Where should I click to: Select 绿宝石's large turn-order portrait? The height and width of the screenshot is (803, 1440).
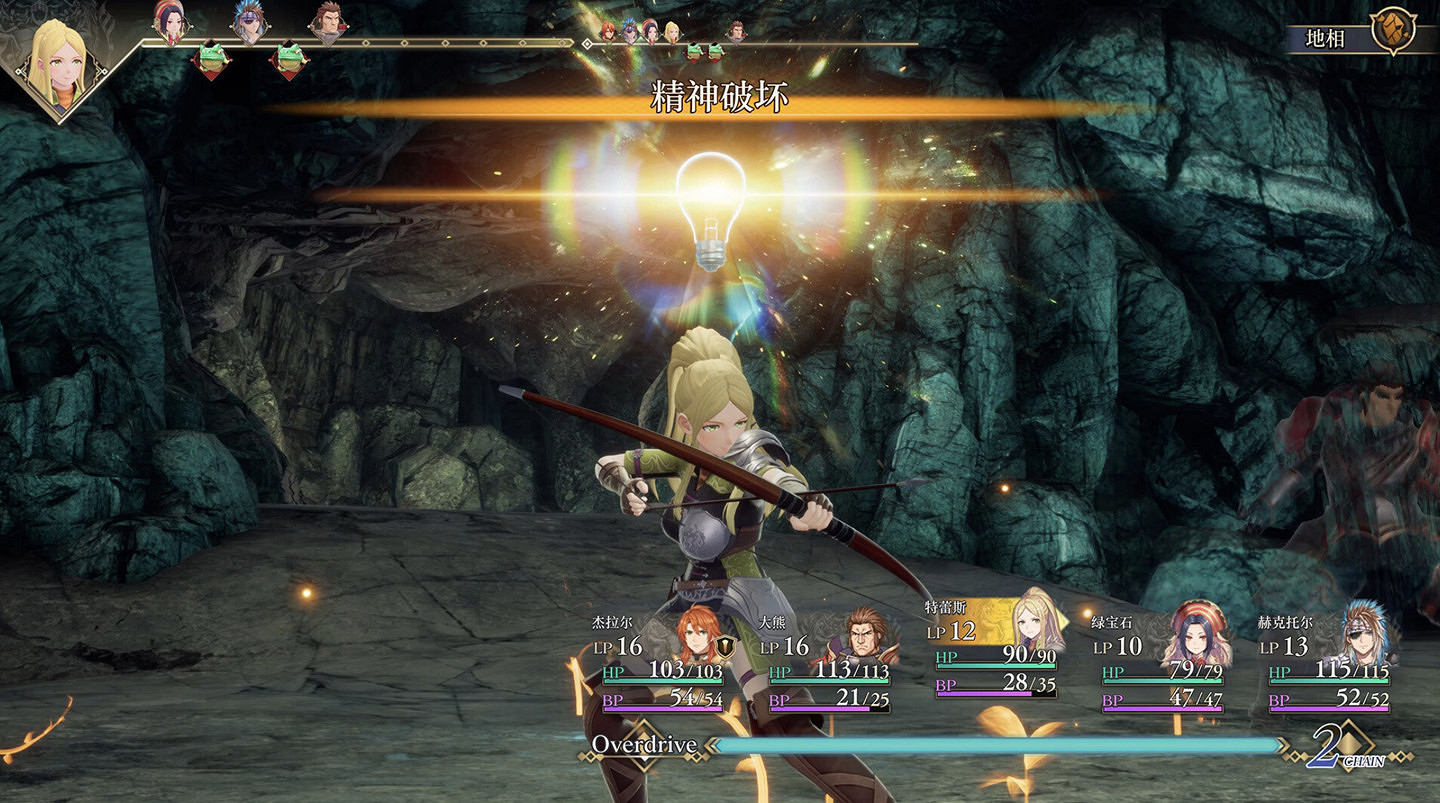coord(170,22)
